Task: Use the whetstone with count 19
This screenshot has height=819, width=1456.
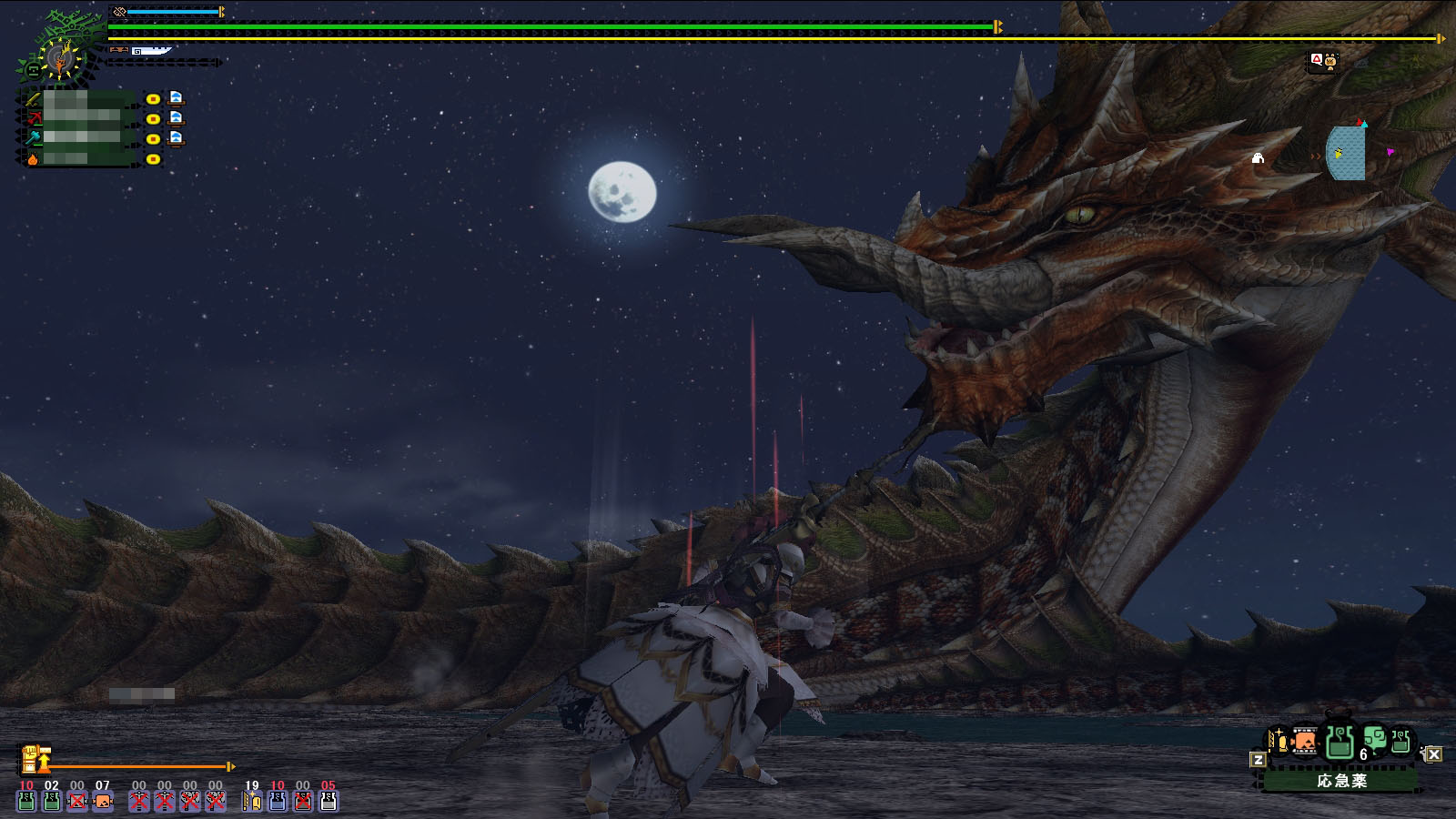Action: tap(252, 801)
